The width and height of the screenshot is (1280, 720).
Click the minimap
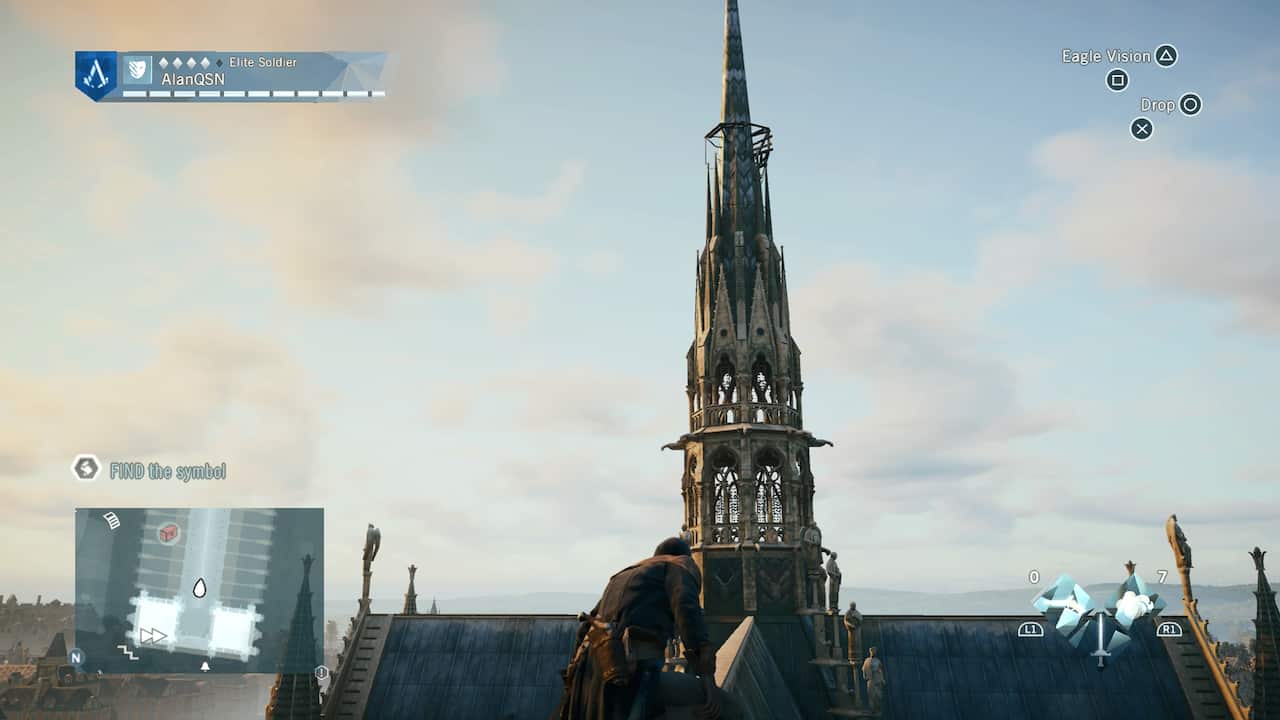coord(199,590)
